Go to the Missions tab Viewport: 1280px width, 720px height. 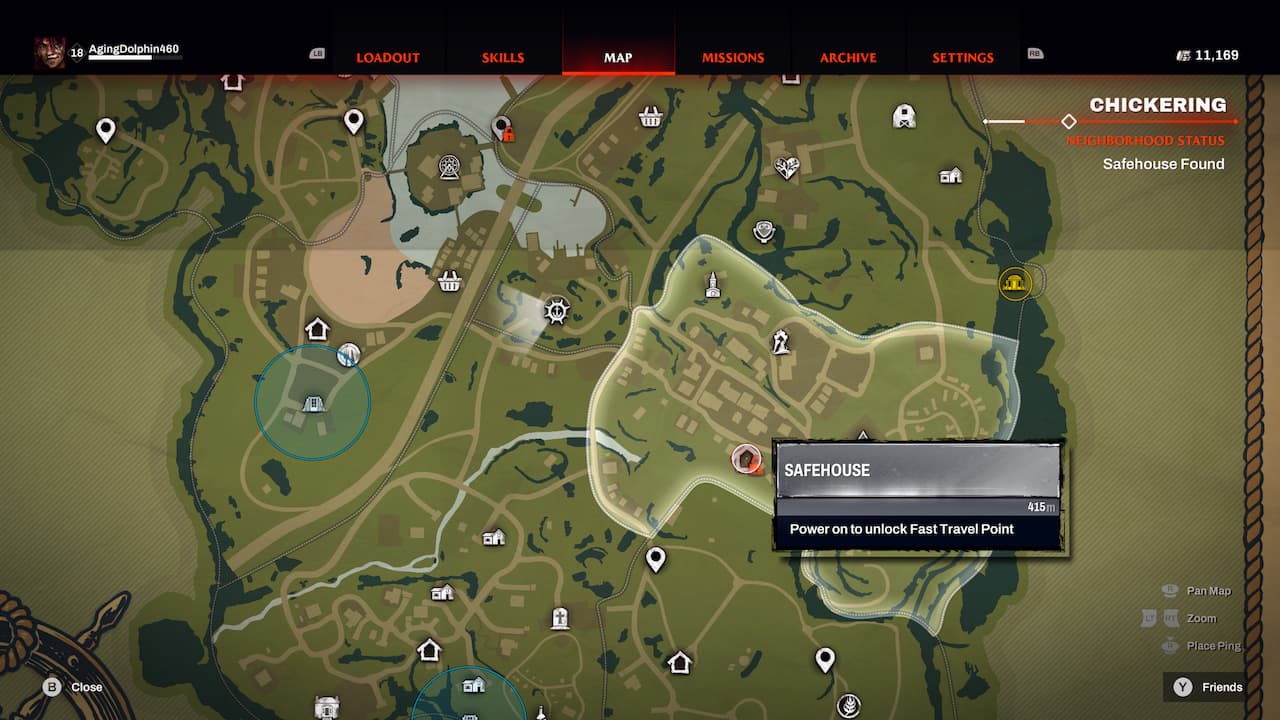click(x=733, y=58)
